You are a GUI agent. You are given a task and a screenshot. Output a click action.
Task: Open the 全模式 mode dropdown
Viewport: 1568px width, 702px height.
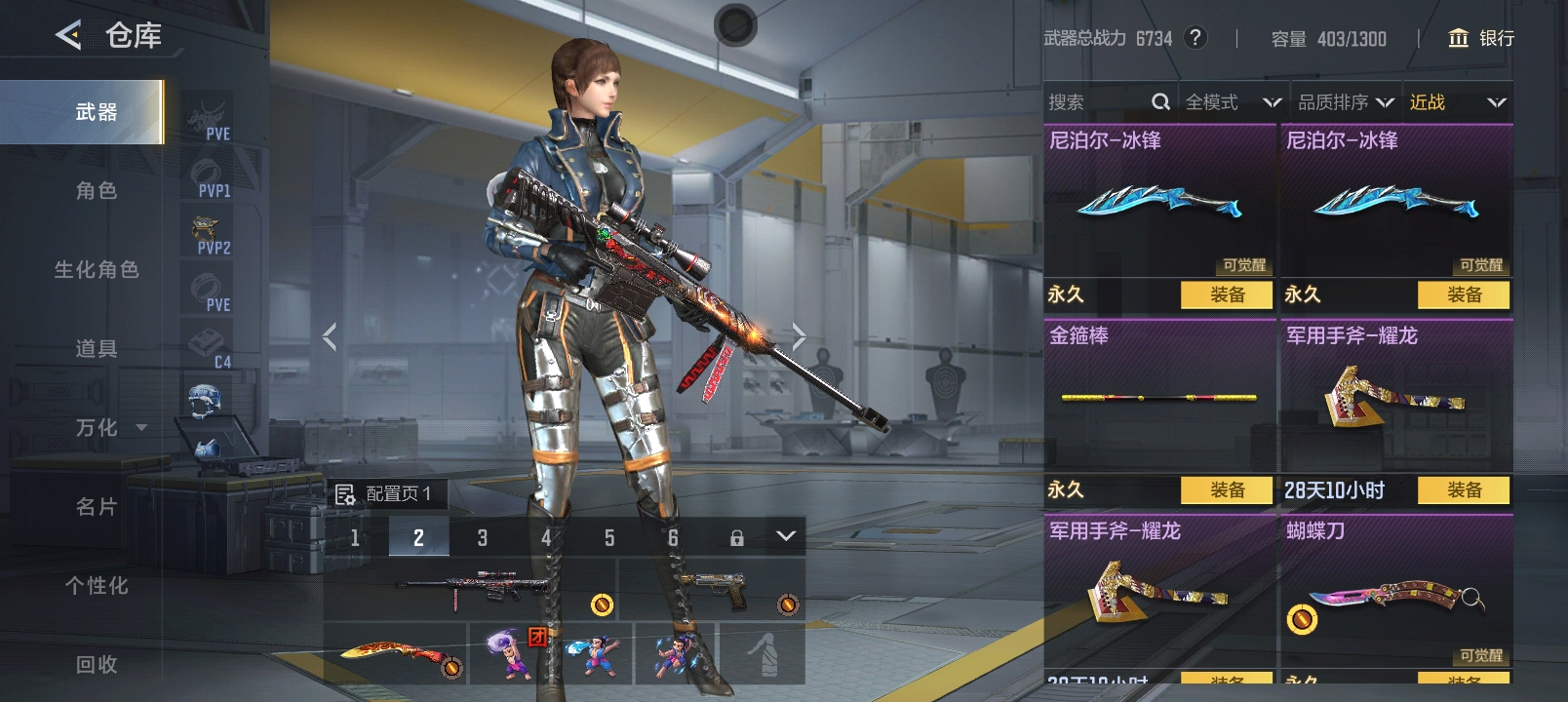point(1233,102)
